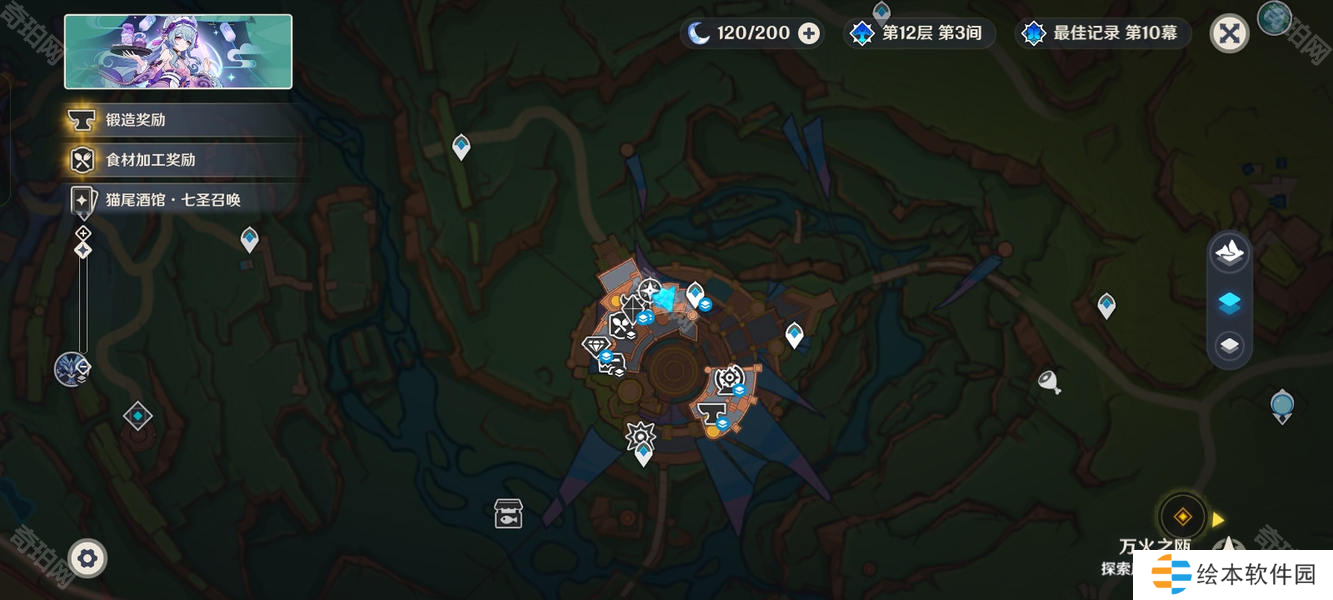Switch to the mountain surface layer view
This screenshot has height=600, width=1333.
pos(1229,253)
